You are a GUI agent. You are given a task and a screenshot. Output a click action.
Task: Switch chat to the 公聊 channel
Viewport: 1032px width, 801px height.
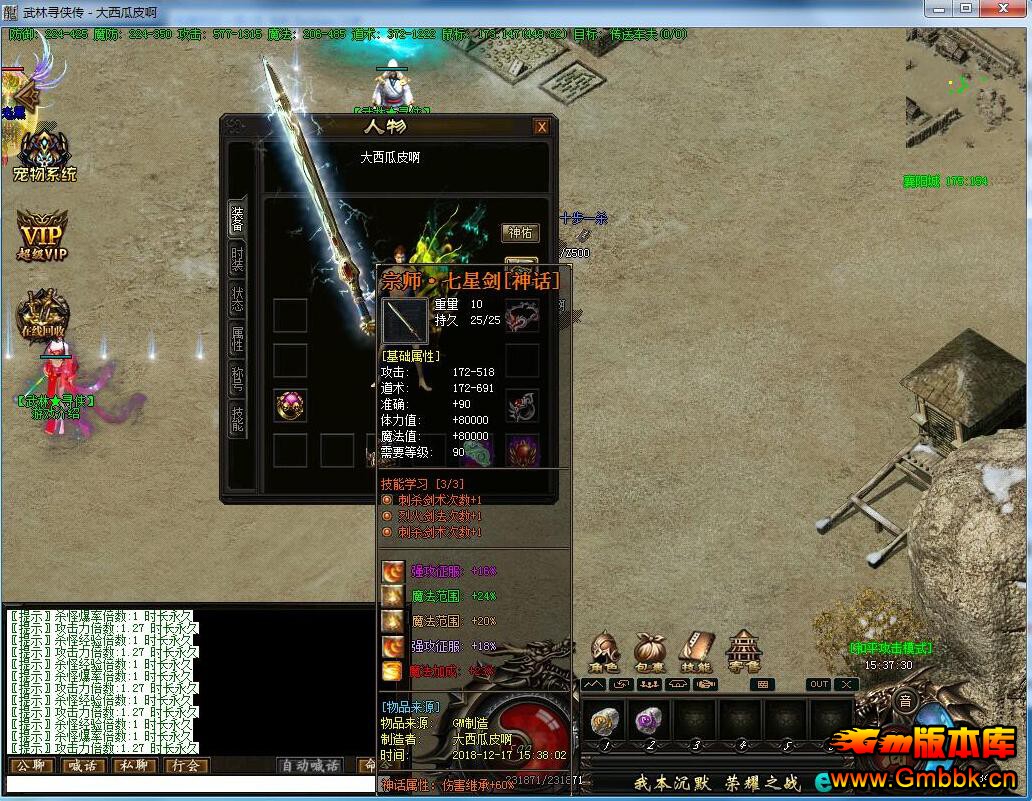(x=30, y=766)
